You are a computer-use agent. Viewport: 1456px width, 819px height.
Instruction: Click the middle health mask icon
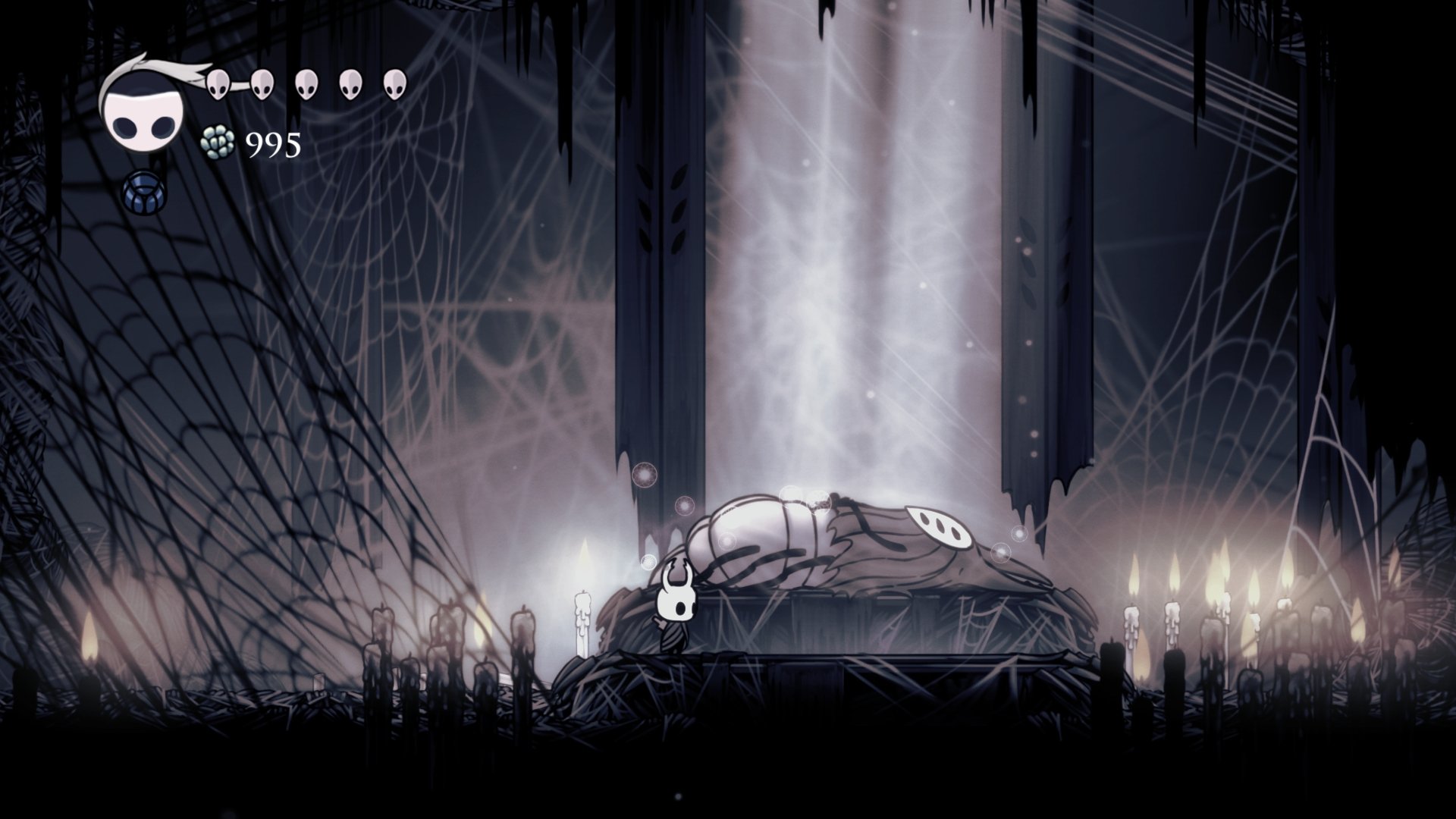(306, 85)
